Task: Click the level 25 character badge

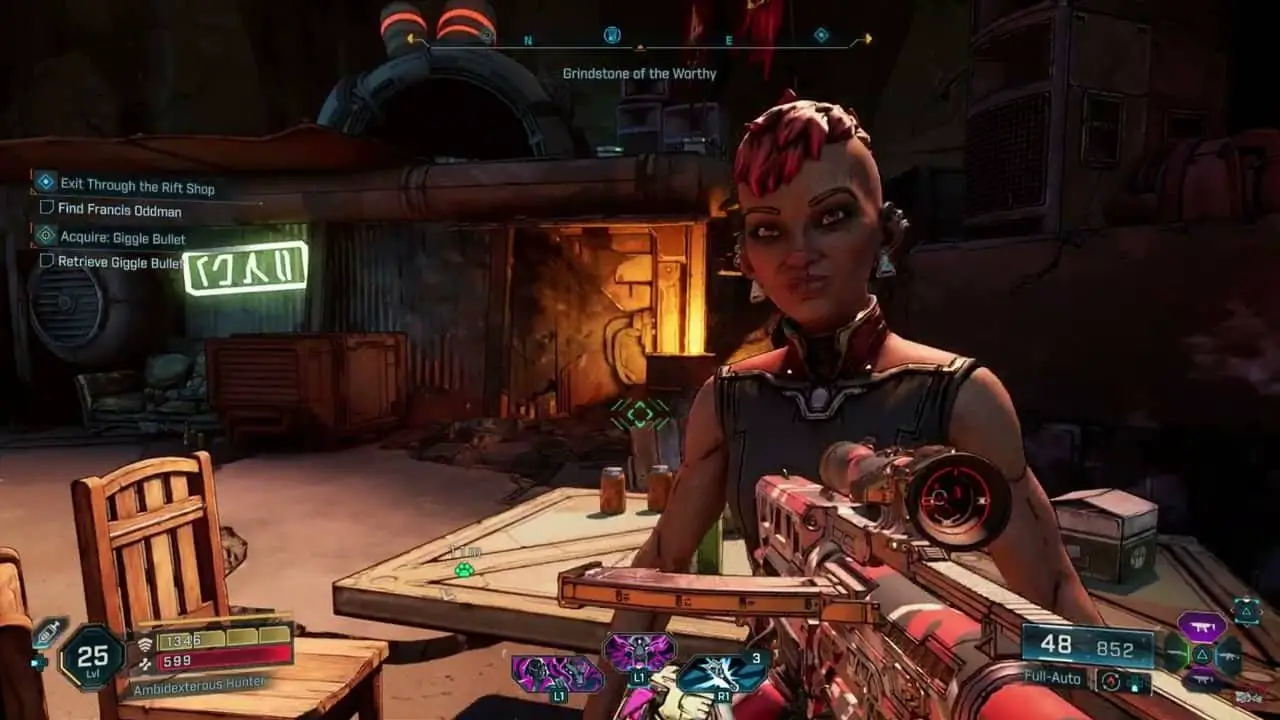Action: 92,657
